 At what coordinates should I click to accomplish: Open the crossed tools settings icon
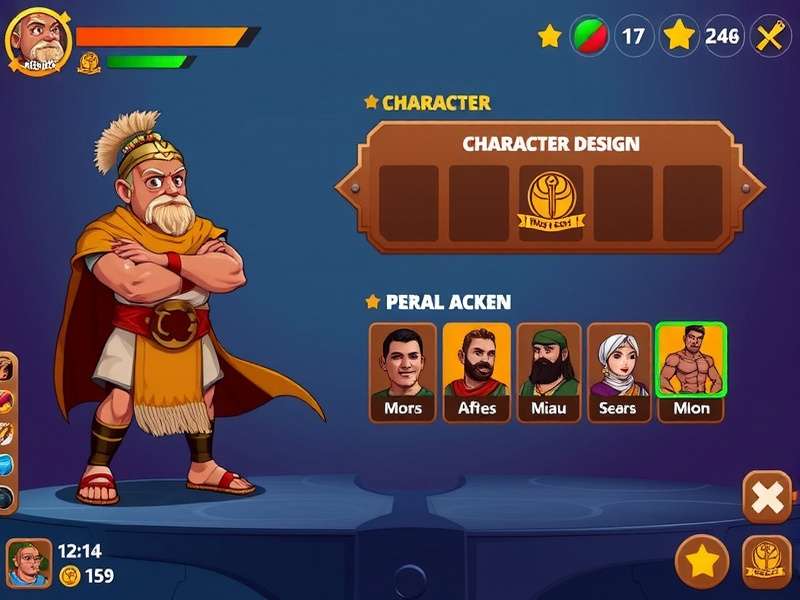coord(770,37)
